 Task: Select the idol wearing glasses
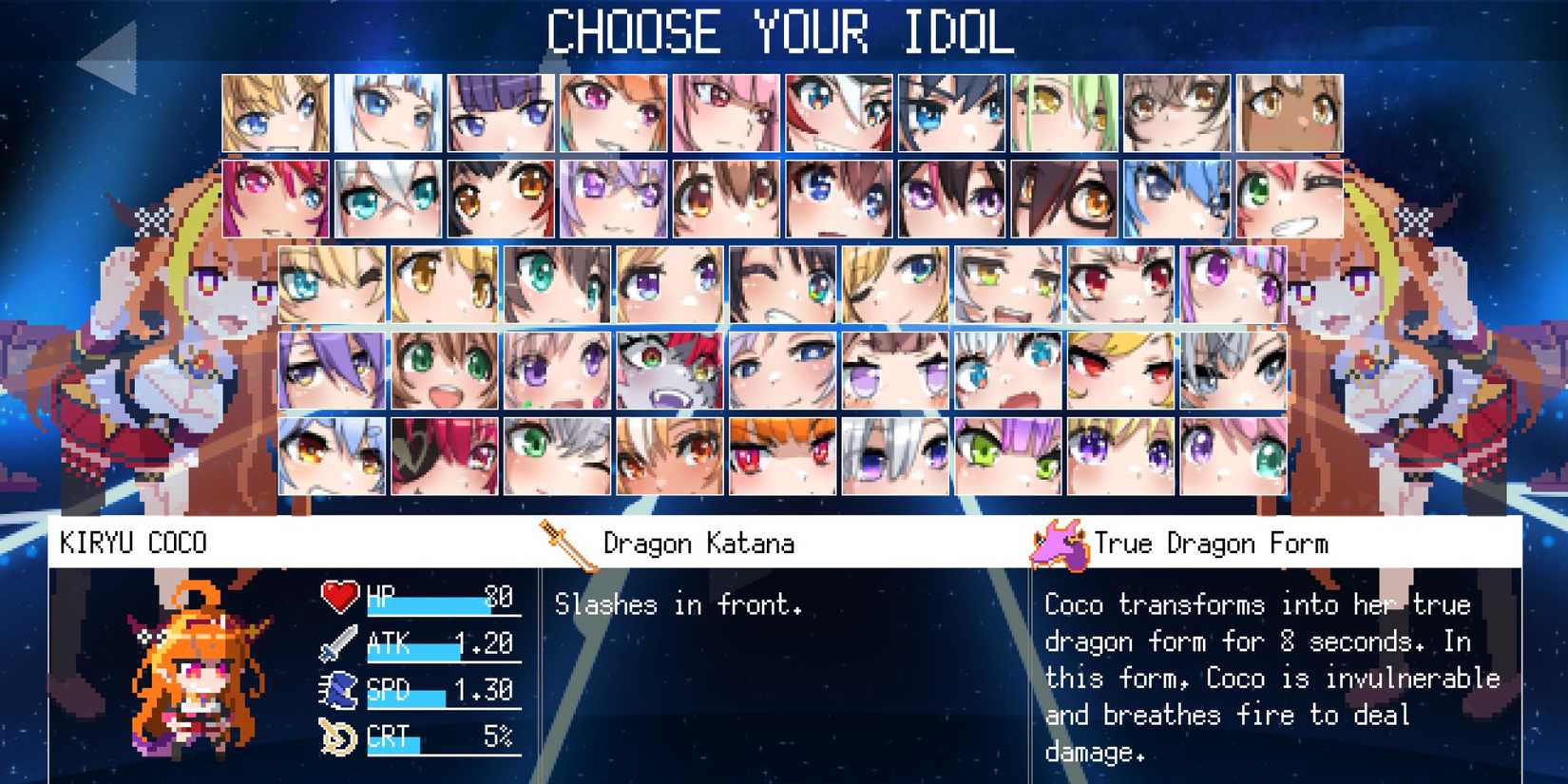pos(1063,199)
